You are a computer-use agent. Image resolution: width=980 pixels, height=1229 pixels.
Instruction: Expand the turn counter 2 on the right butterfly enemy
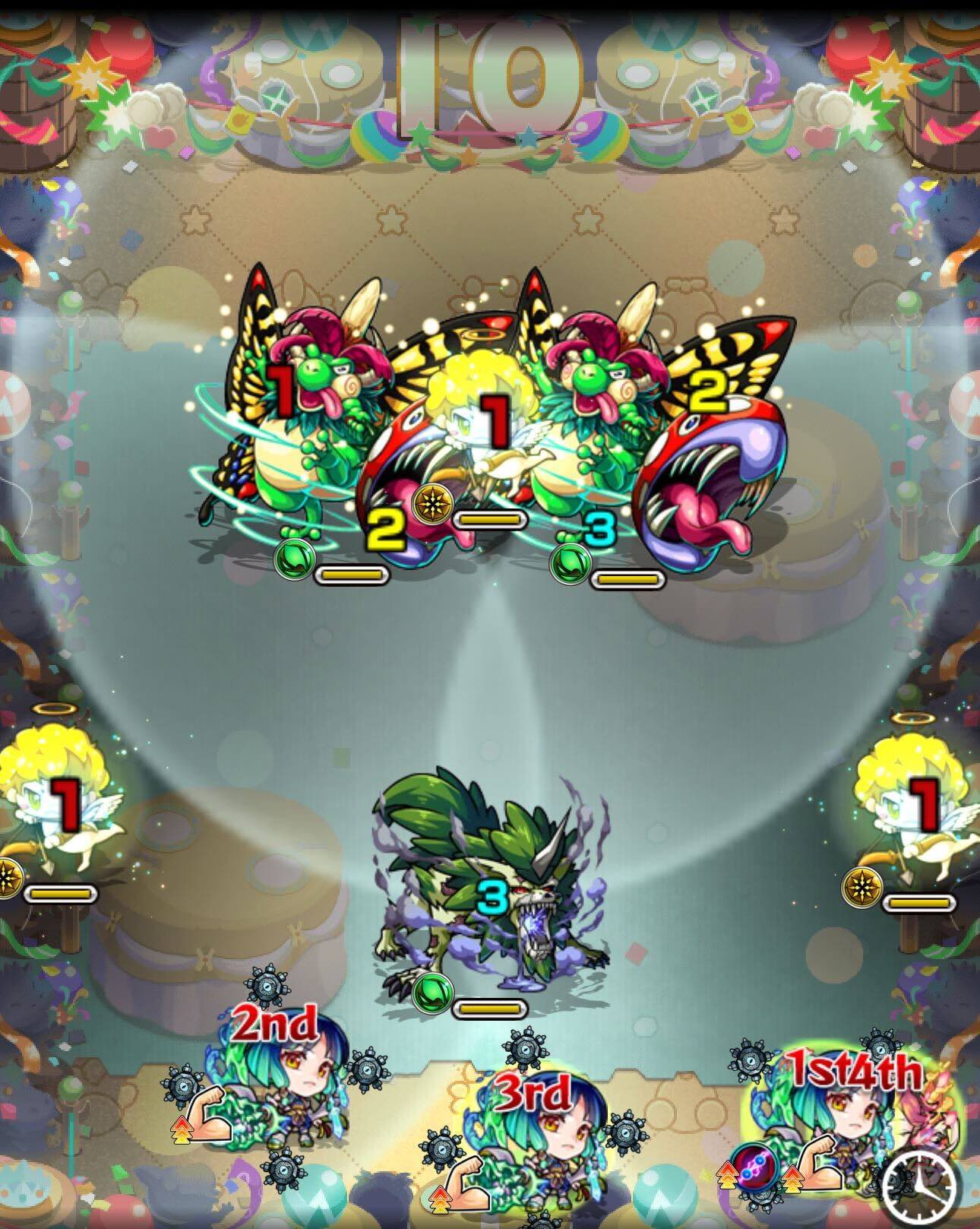708,390
